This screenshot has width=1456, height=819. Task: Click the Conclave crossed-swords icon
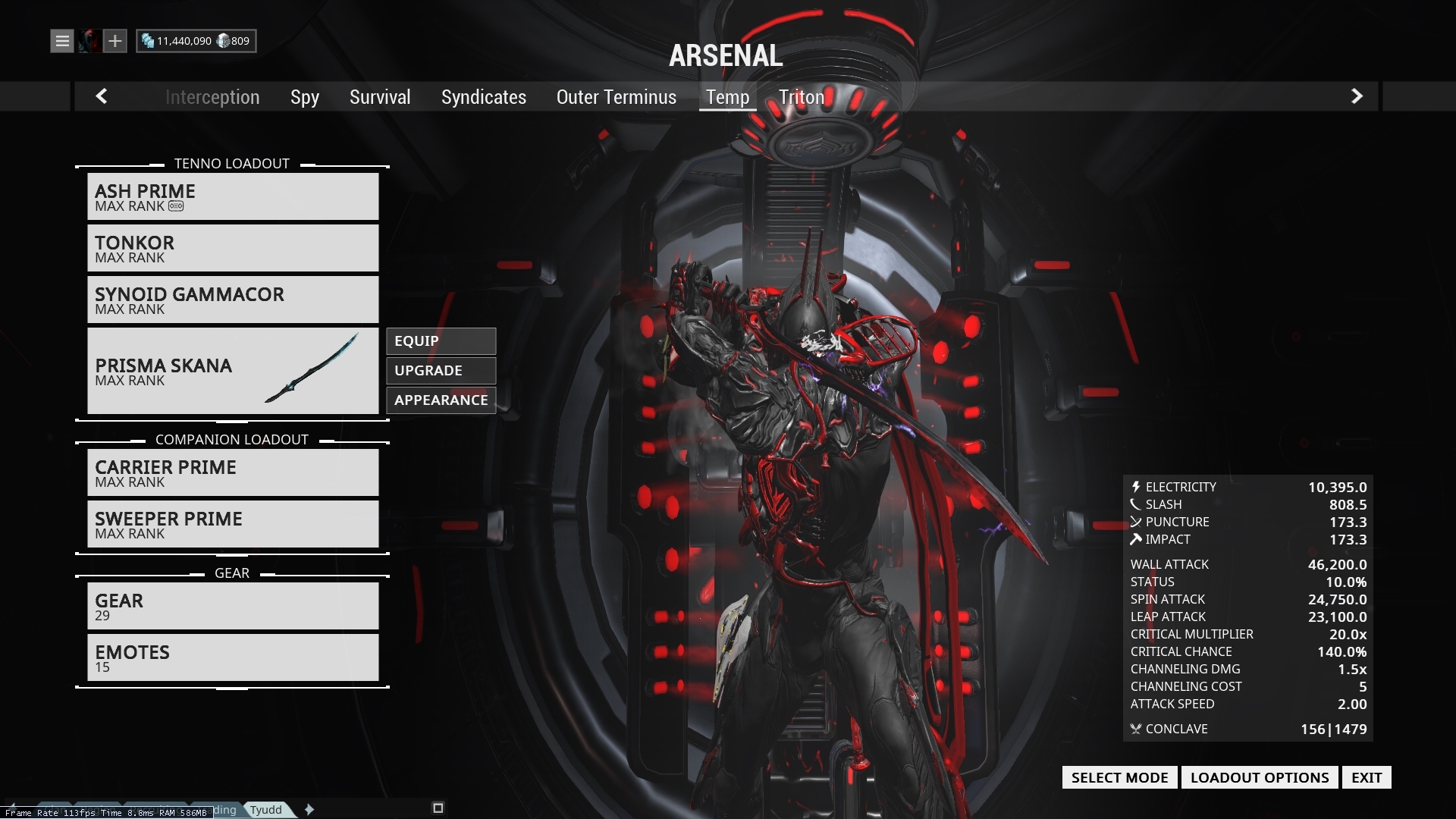[1135, 729]
